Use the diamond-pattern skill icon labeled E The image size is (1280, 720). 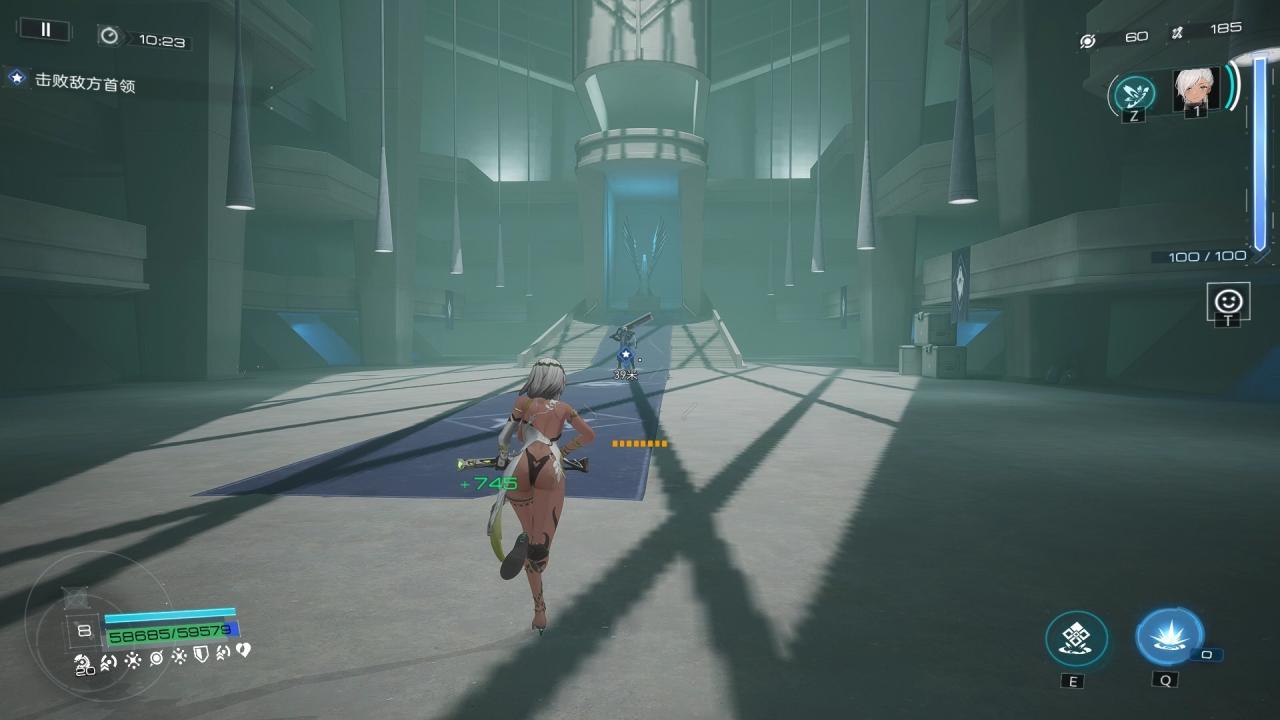pyautogui.click(x=1076, y=639)
